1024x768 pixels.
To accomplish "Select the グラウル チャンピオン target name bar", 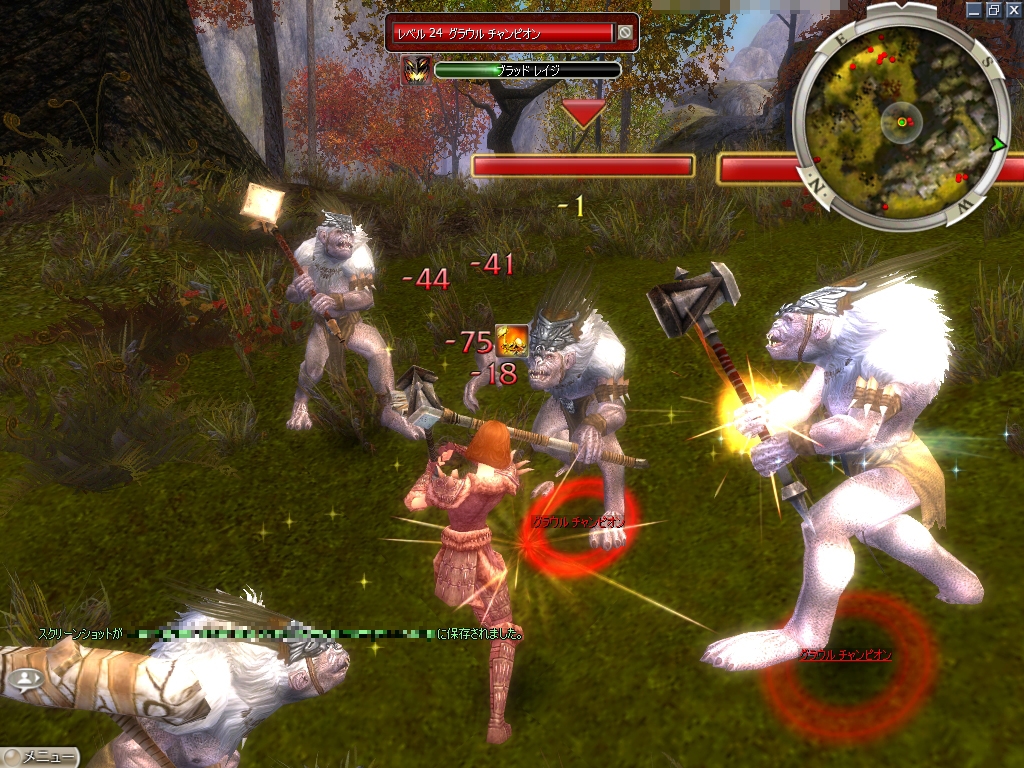I will click(500, 33).
